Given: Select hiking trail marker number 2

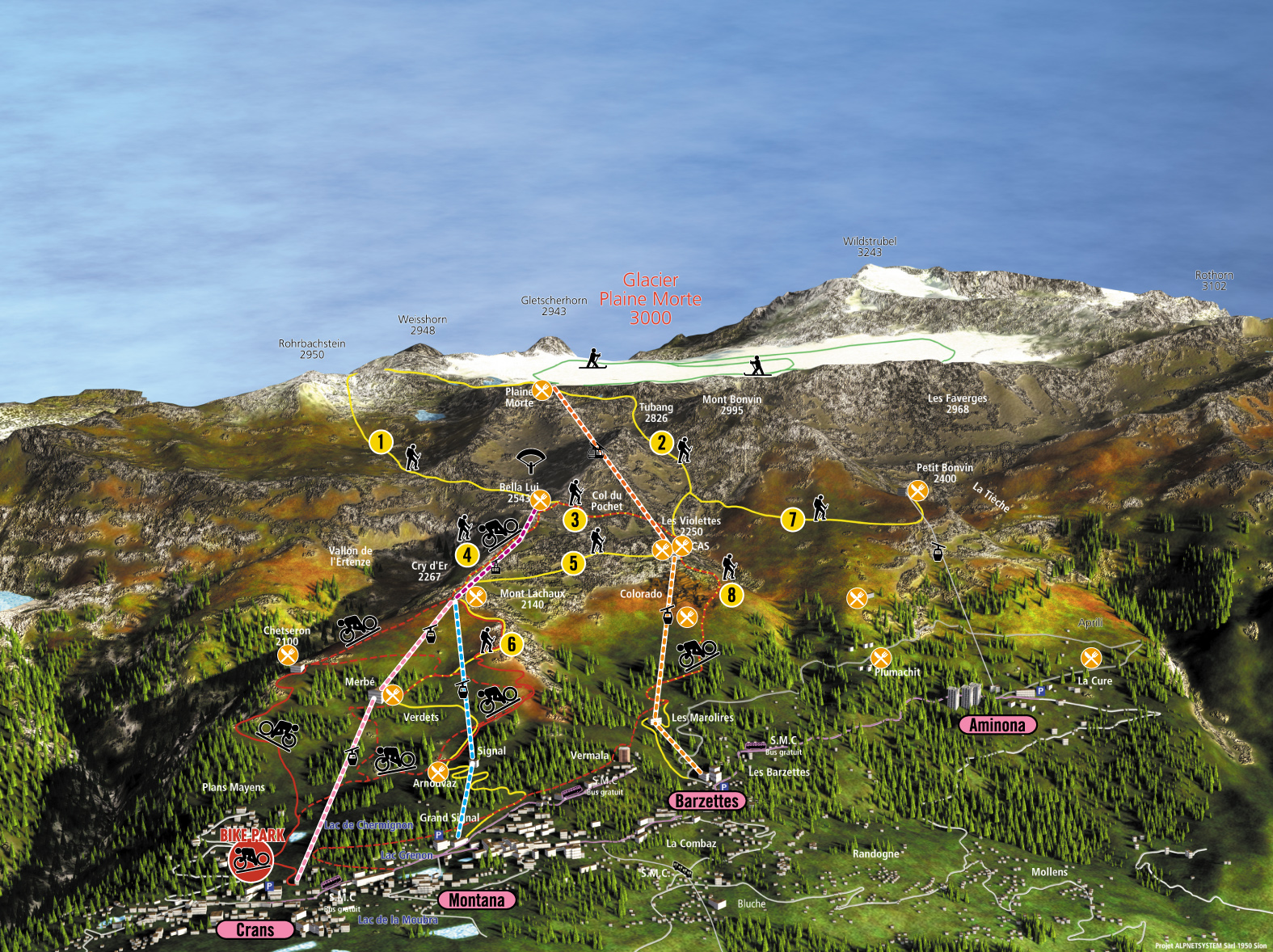Looking at the screenshot, I should click(x=662, y=442).
